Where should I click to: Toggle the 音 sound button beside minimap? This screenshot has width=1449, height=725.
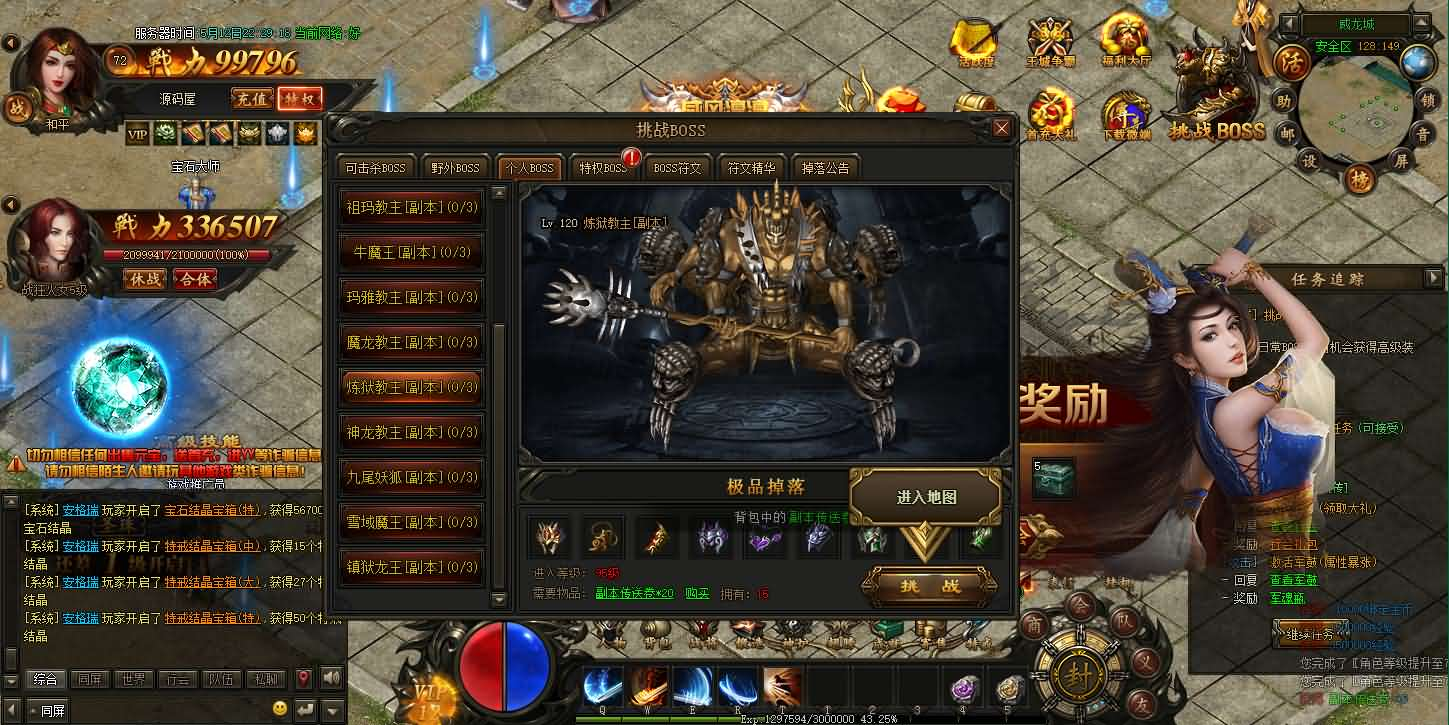coord(1424,134)
